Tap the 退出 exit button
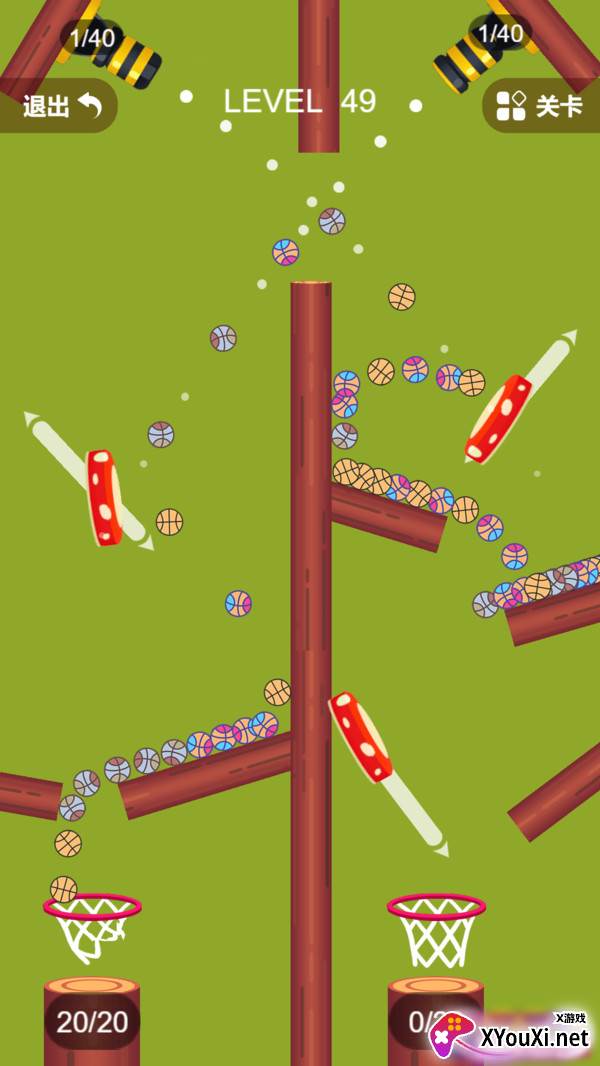The height and width of the screenshot is (1066, 600). (60, 106)
